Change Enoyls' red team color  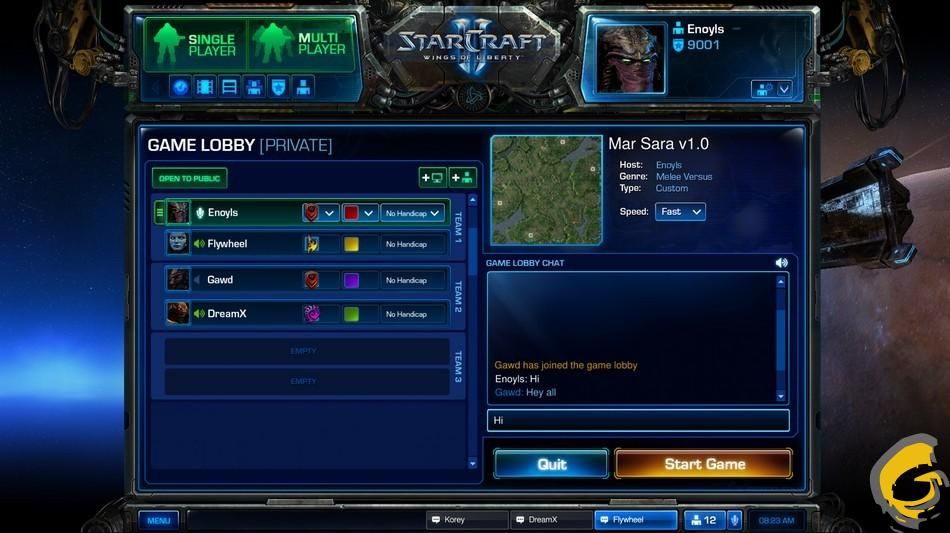[x=359, y=213]
